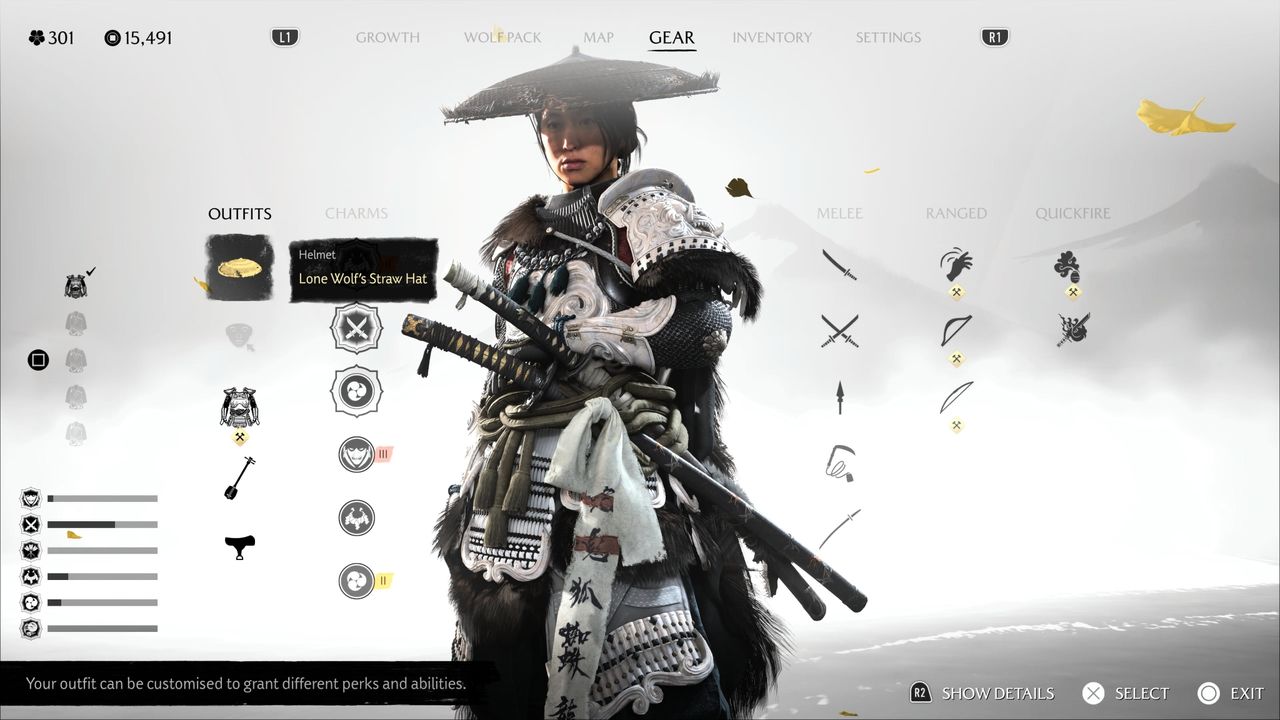
Task: Select the Lone Wolf's Straw Hat helmet slot
Action: pos(240,267)
